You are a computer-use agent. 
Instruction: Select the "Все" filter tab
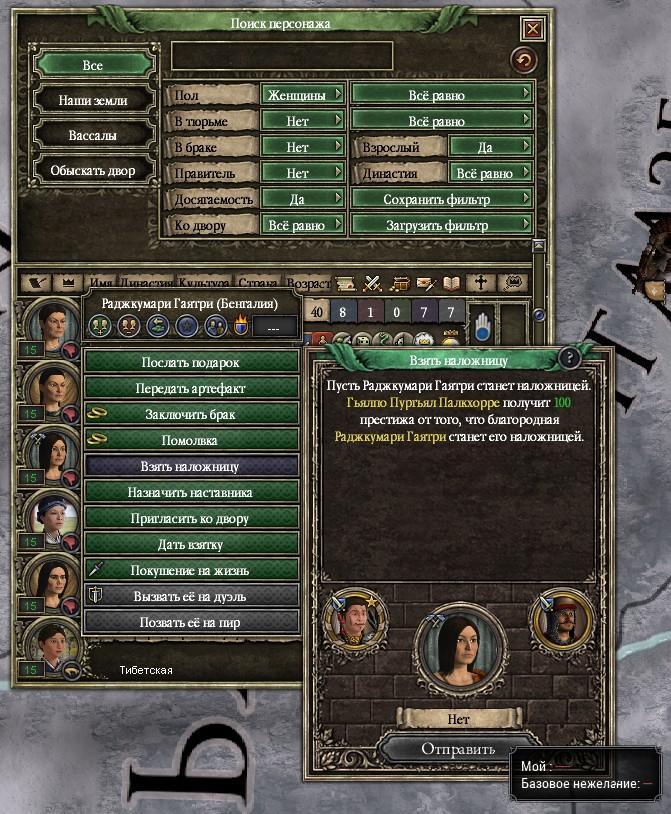93,65
